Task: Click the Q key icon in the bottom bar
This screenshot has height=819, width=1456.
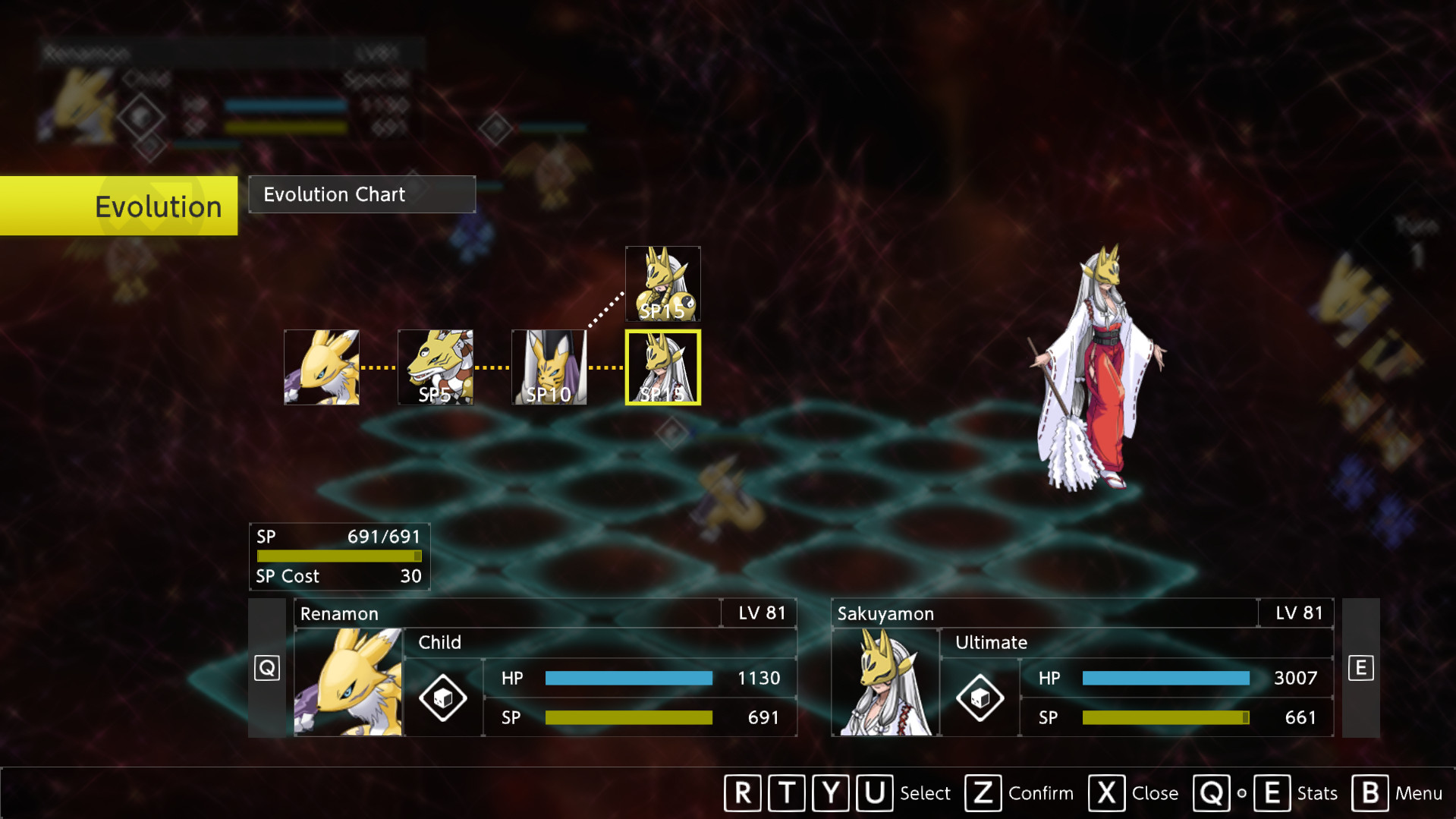Action: (x=1212, y=793)
